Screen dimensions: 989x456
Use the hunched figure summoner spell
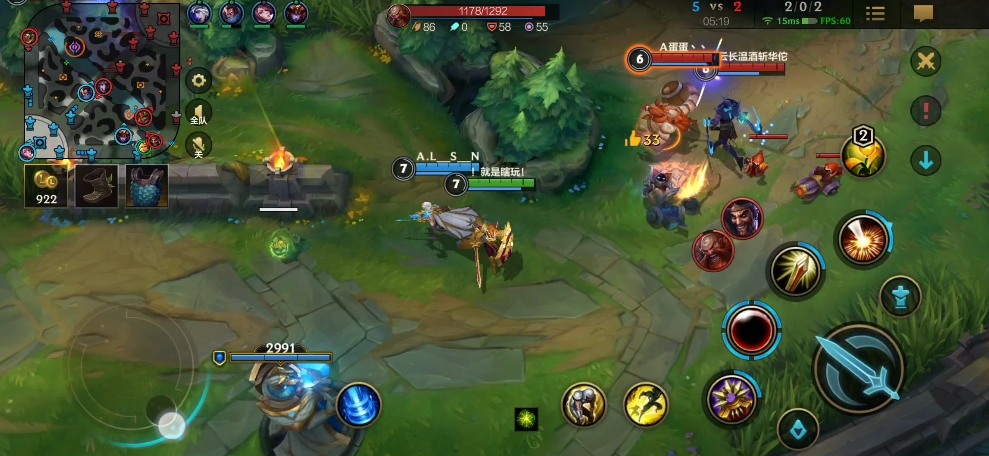(584, 404)
